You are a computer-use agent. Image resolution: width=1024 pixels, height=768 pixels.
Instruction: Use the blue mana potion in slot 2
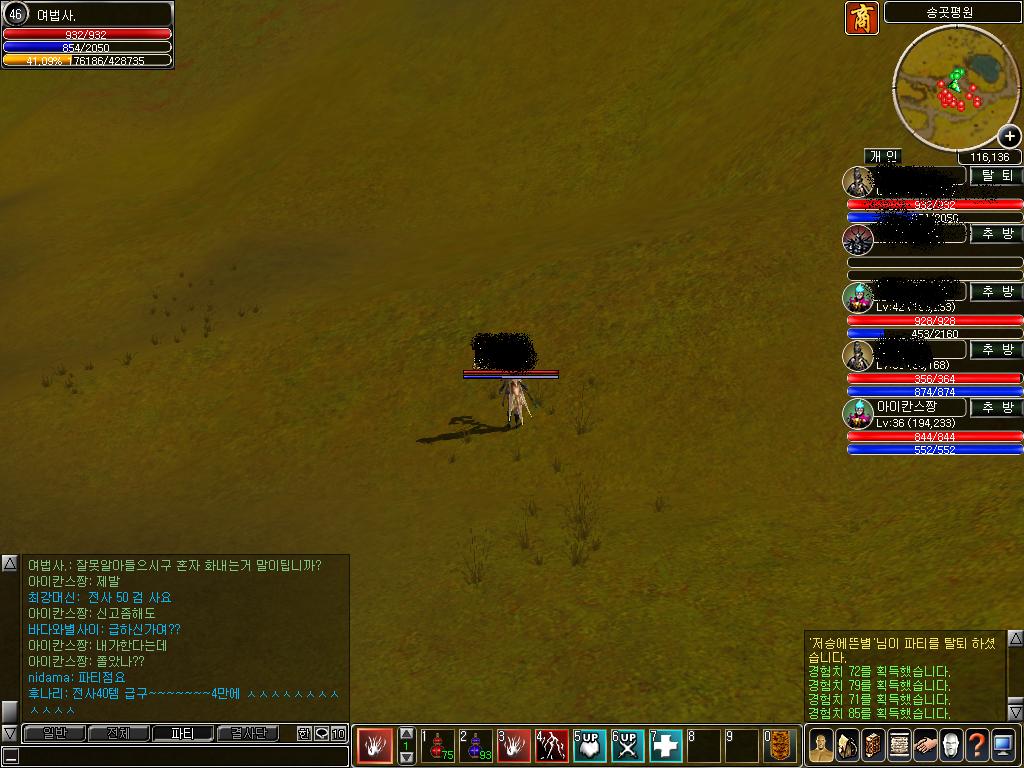click(476, 746)
